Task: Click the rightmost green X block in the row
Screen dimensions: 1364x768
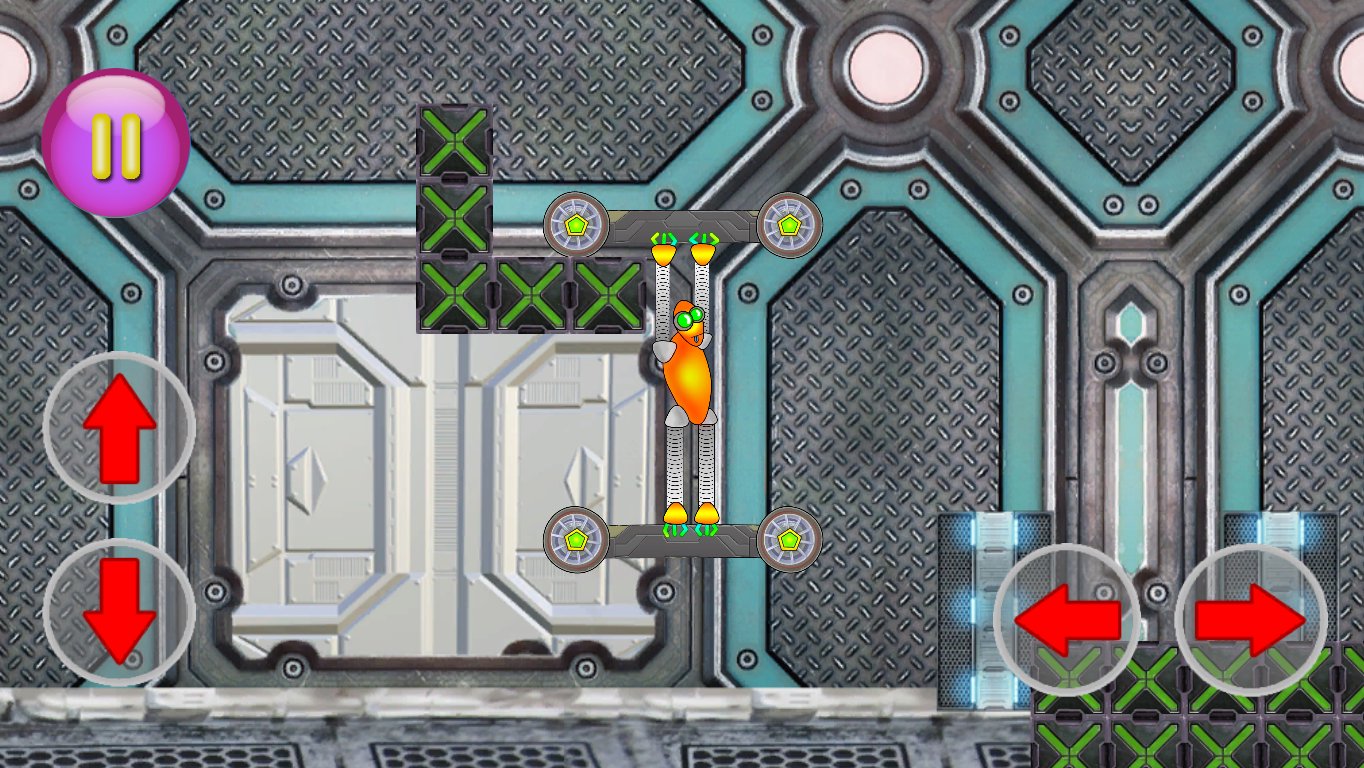Action: tap(607, 293)
